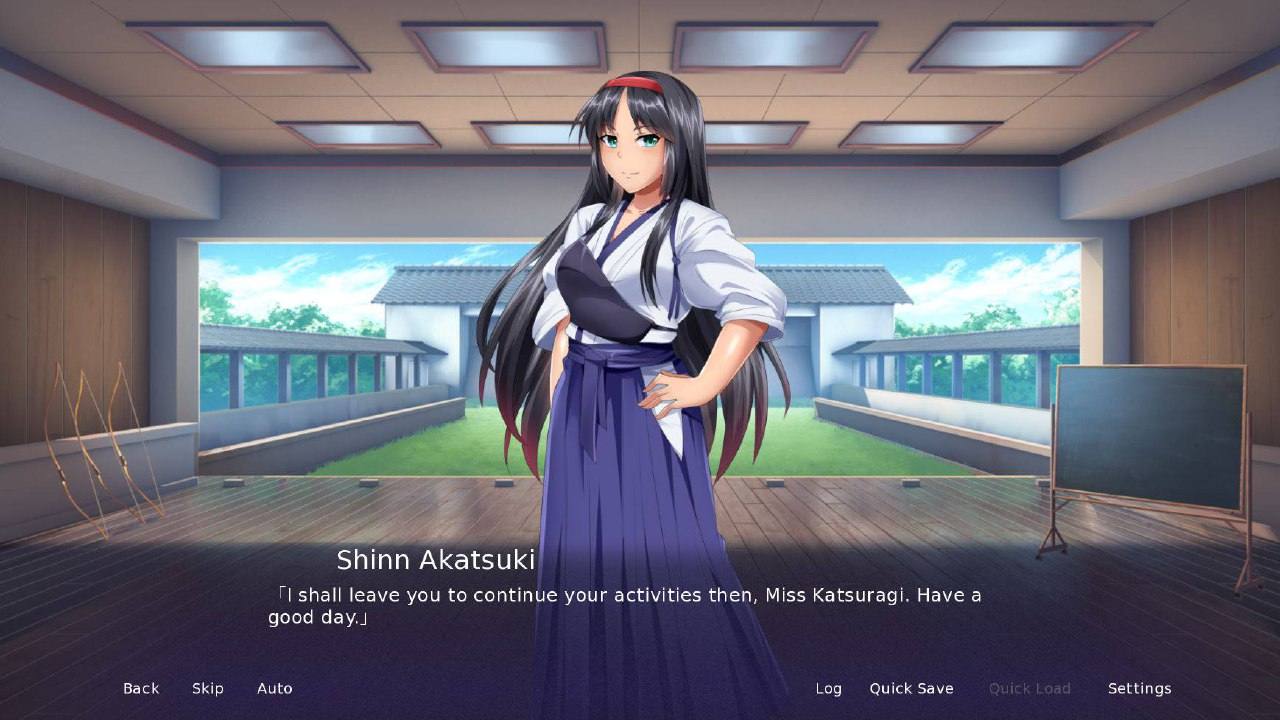The width and height of the screenshot is (1280, 720).
Task: Open the Settings menu
Action: point(1139,688)
